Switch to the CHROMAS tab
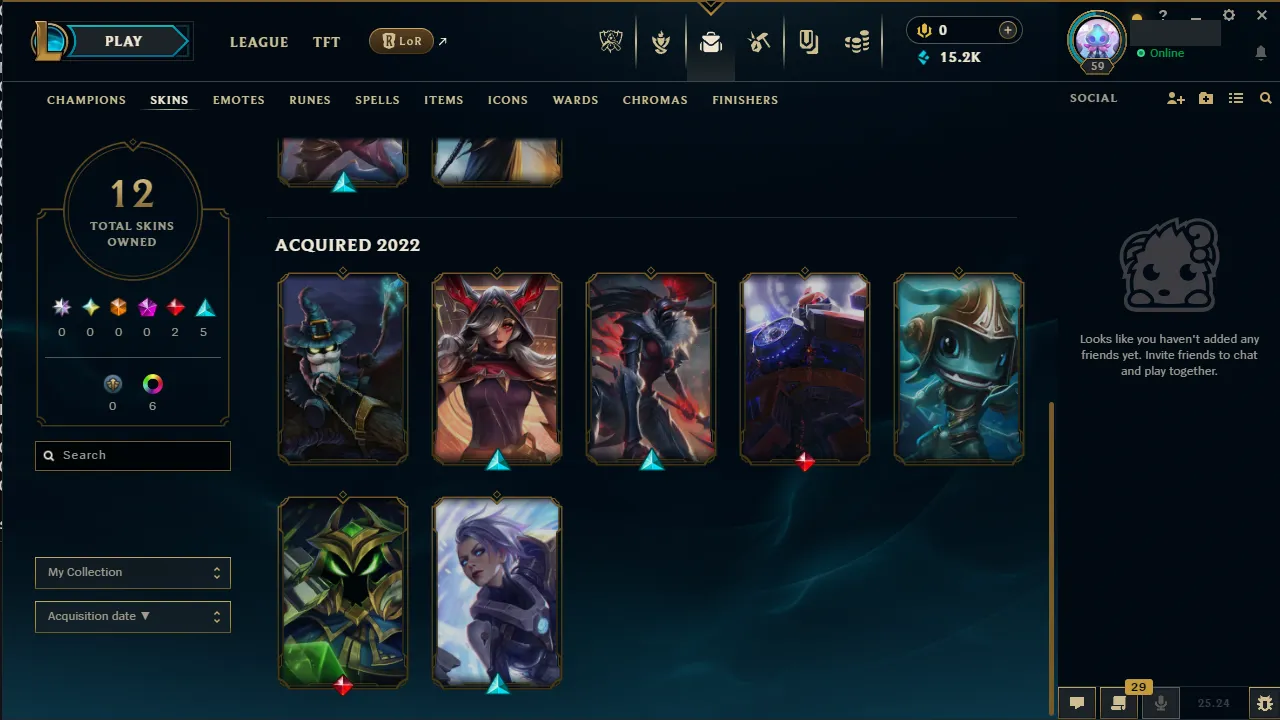The width and height of the screenshot is (1280, 720). coord(655,100)
